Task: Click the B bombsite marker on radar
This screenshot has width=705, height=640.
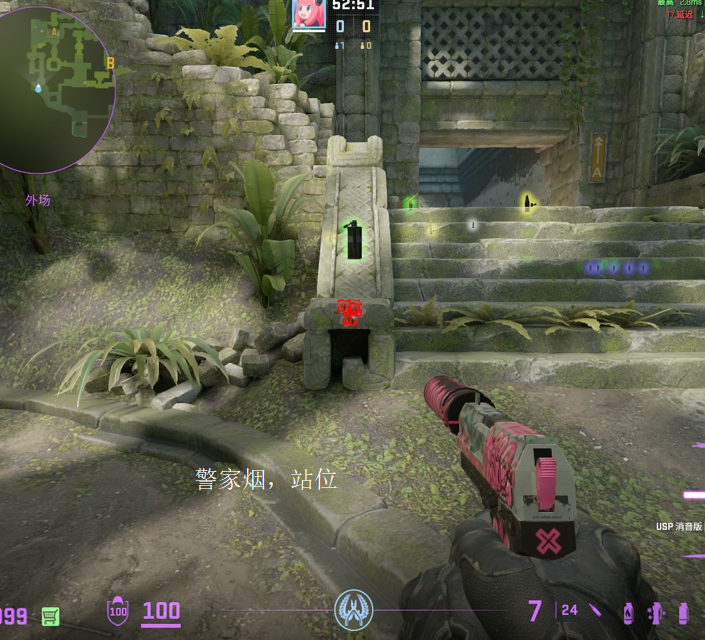Action: click(110, 64)
